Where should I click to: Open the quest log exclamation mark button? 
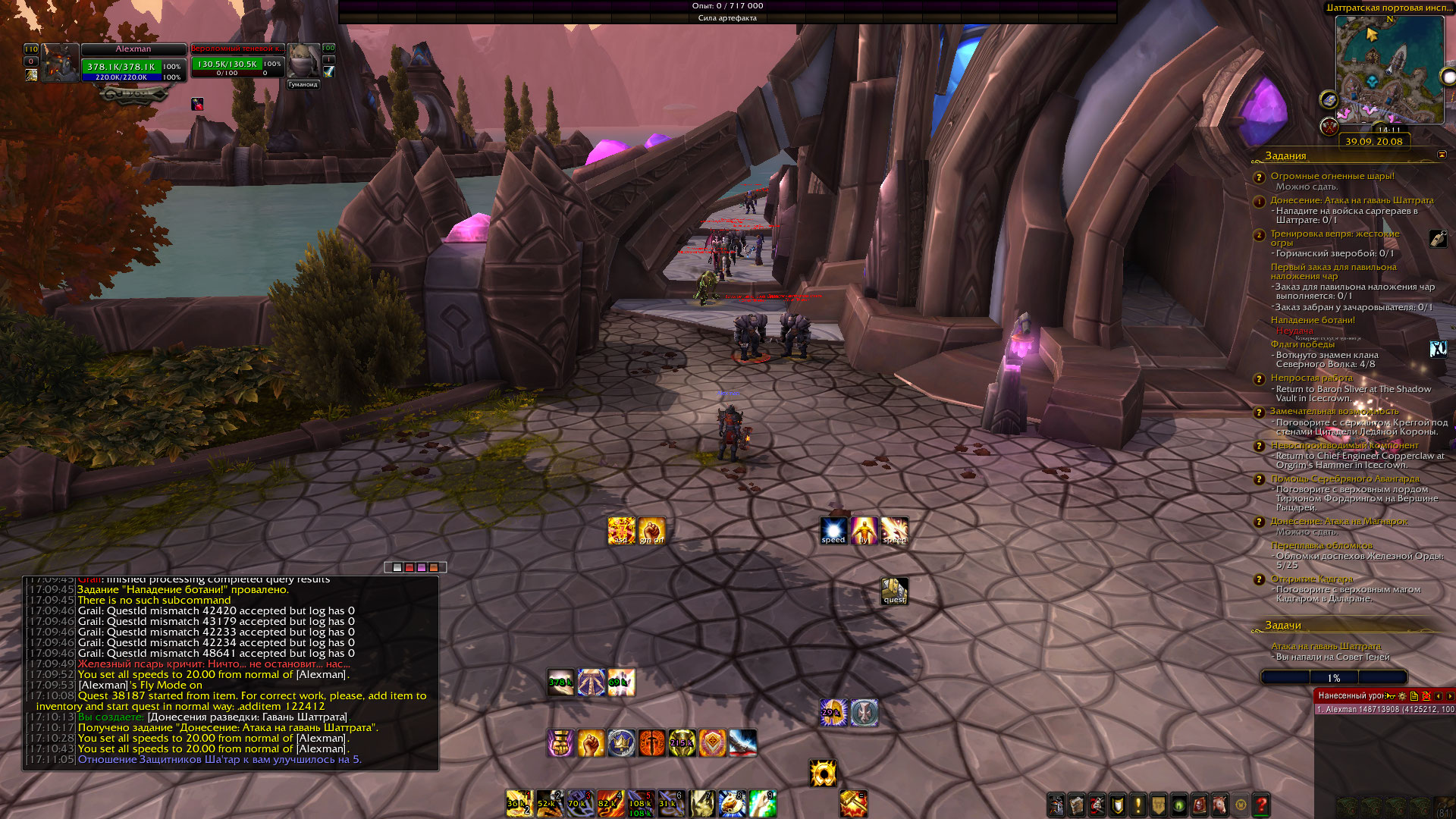coord(1138,805)
